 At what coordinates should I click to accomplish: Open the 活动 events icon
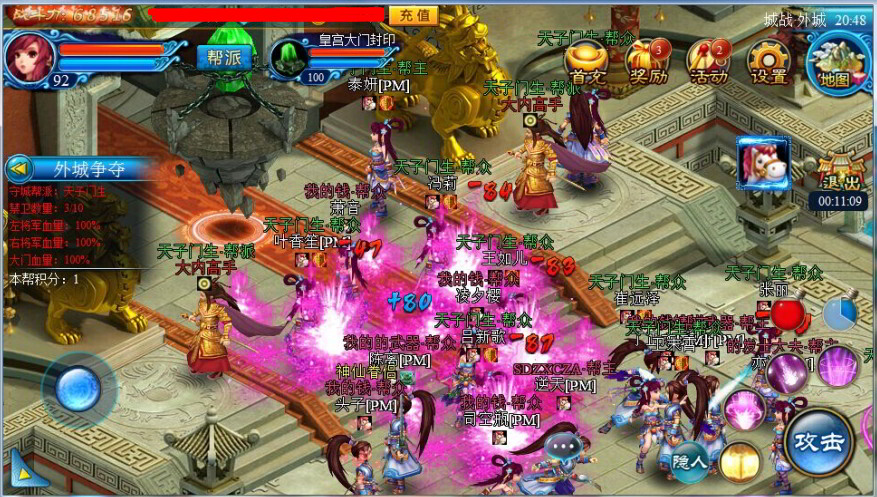(707, 63)
